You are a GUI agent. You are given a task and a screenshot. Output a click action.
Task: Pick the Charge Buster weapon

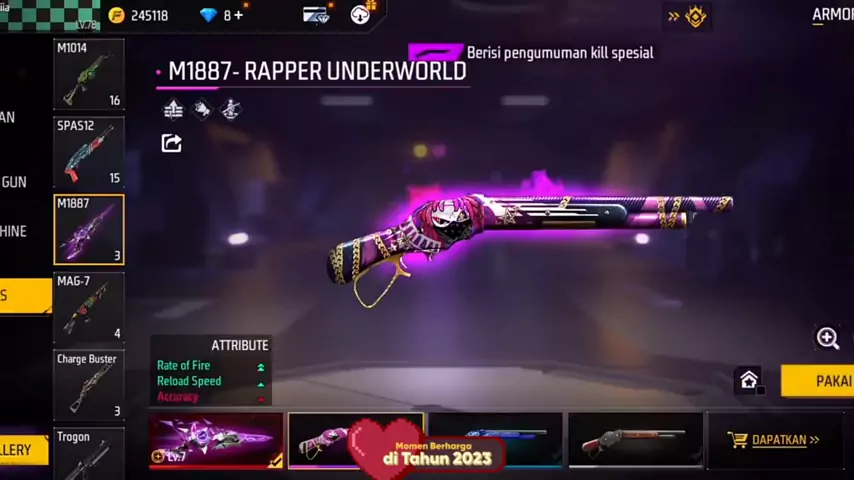[88, 385]
